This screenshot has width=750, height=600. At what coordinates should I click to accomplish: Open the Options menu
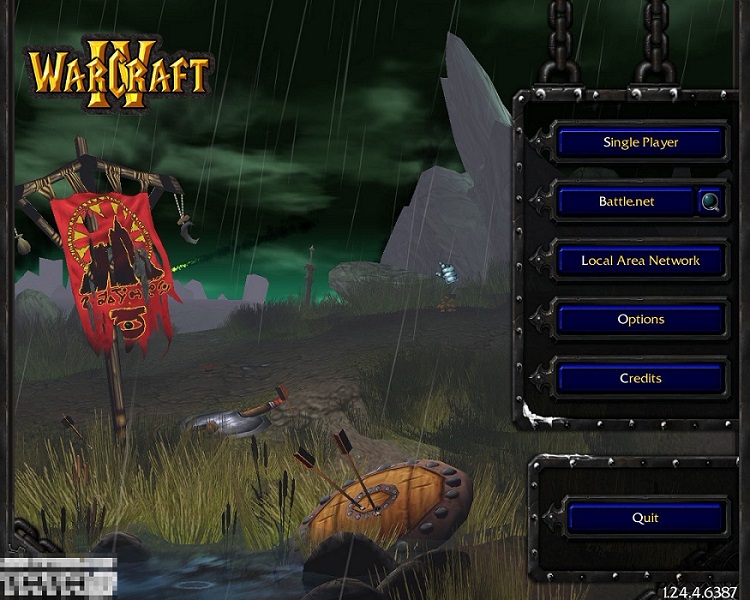coord(640,319)
